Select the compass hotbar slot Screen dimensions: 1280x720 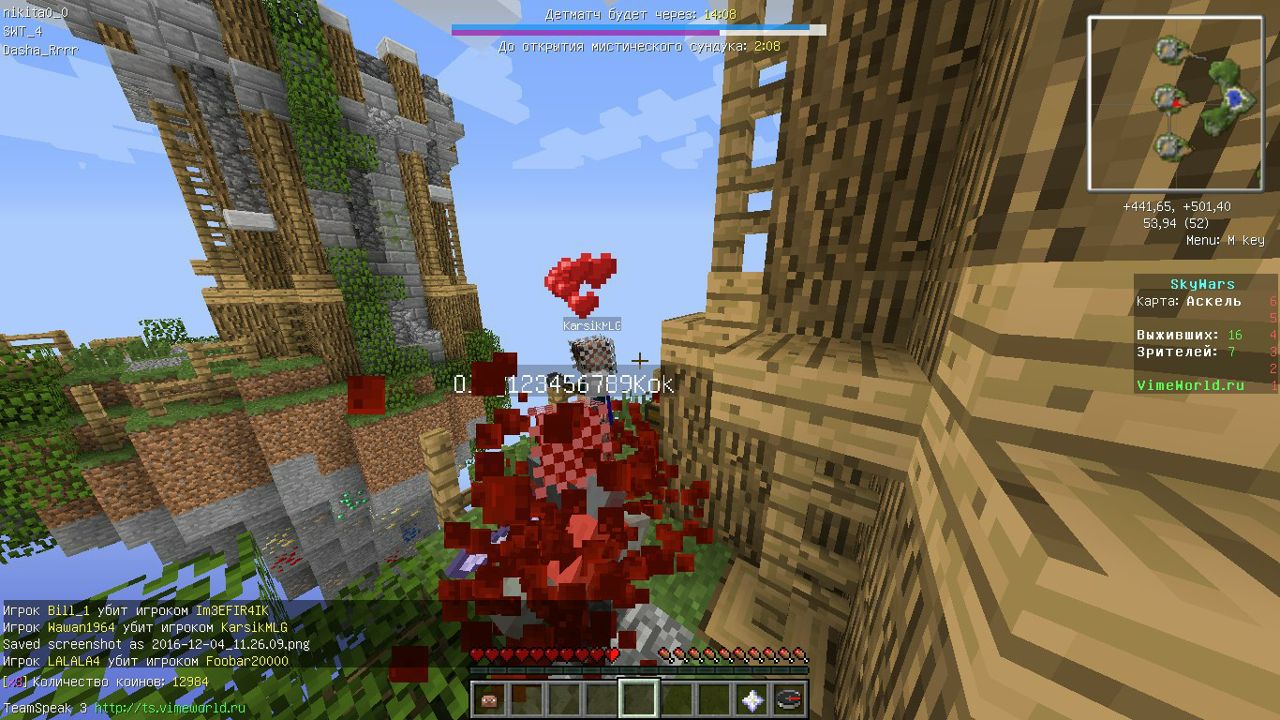click(789, 699)
